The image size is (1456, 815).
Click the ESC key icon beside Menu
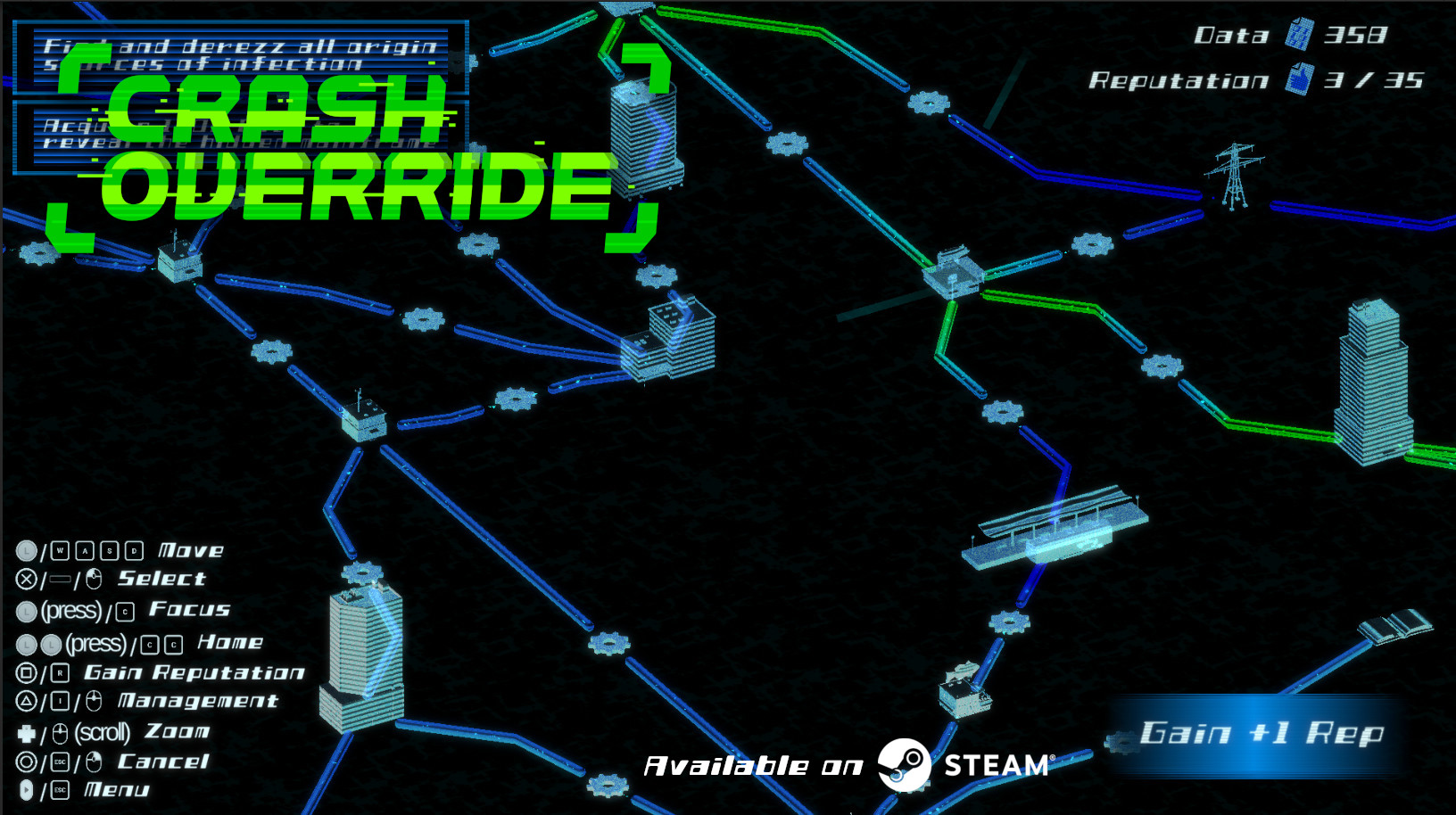click(x=62, y=790)
